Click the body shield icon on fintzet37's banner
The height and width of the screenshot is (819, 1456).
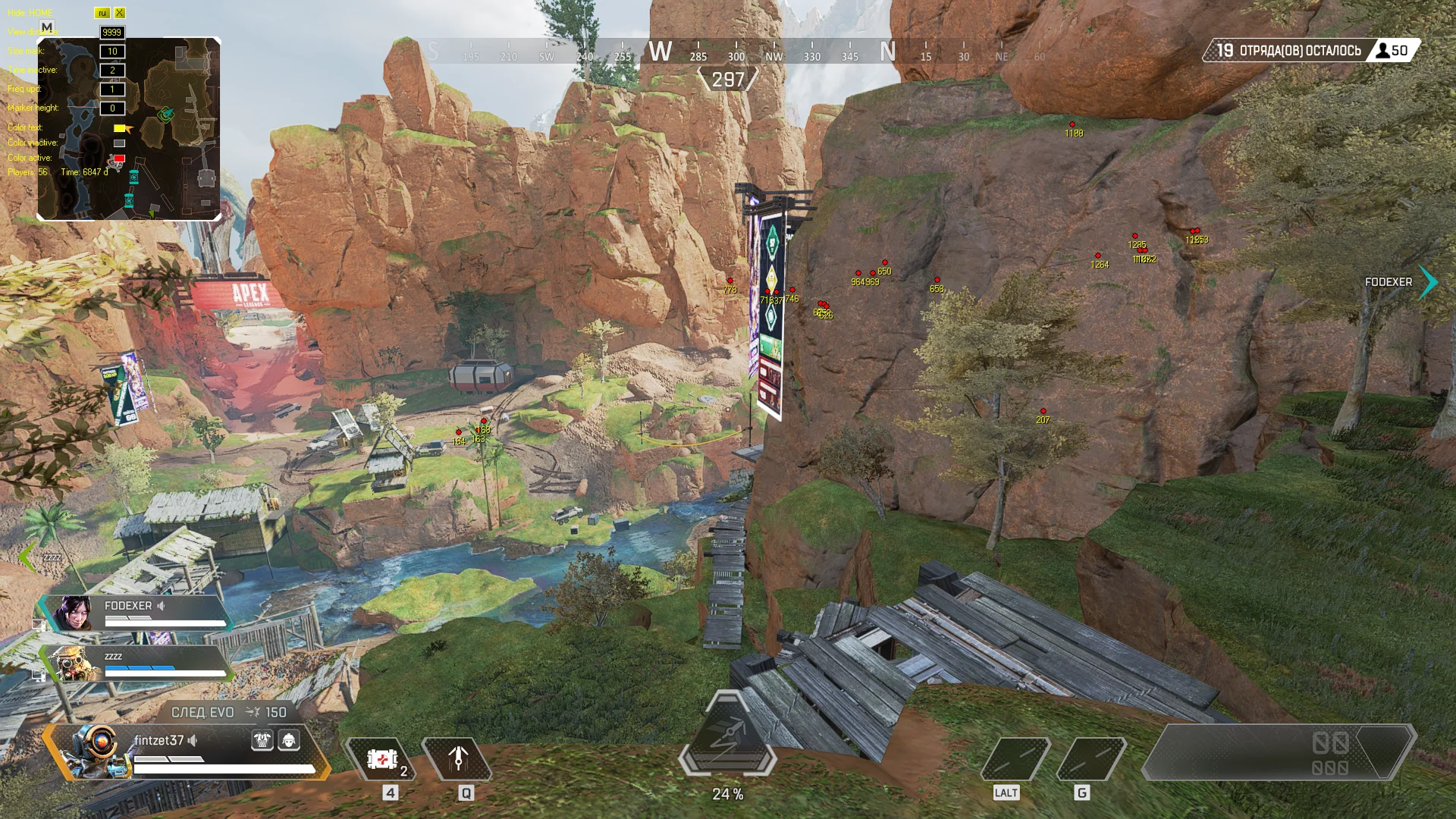(x=262, y=740)
